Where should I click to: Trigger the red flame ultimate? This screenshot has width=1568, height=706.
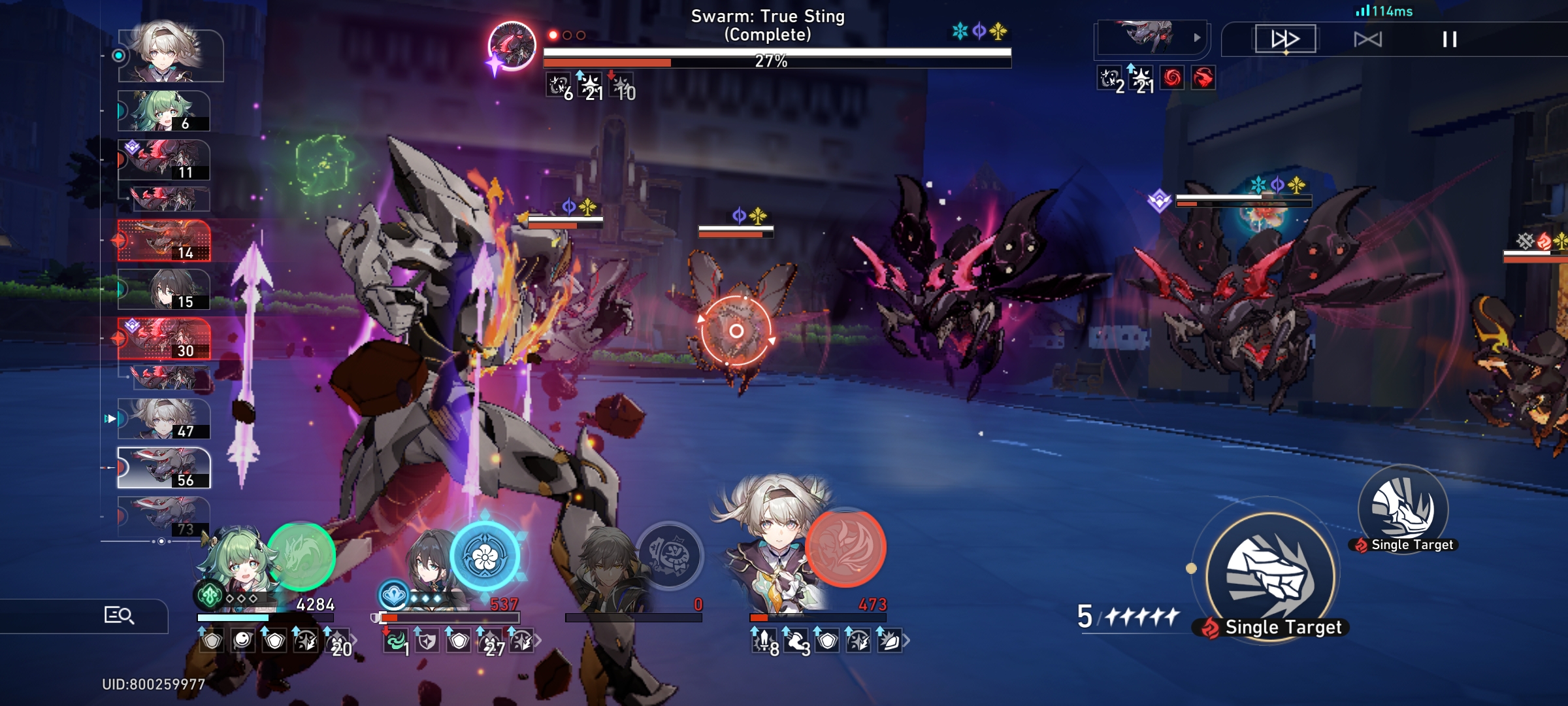point(845,548)
